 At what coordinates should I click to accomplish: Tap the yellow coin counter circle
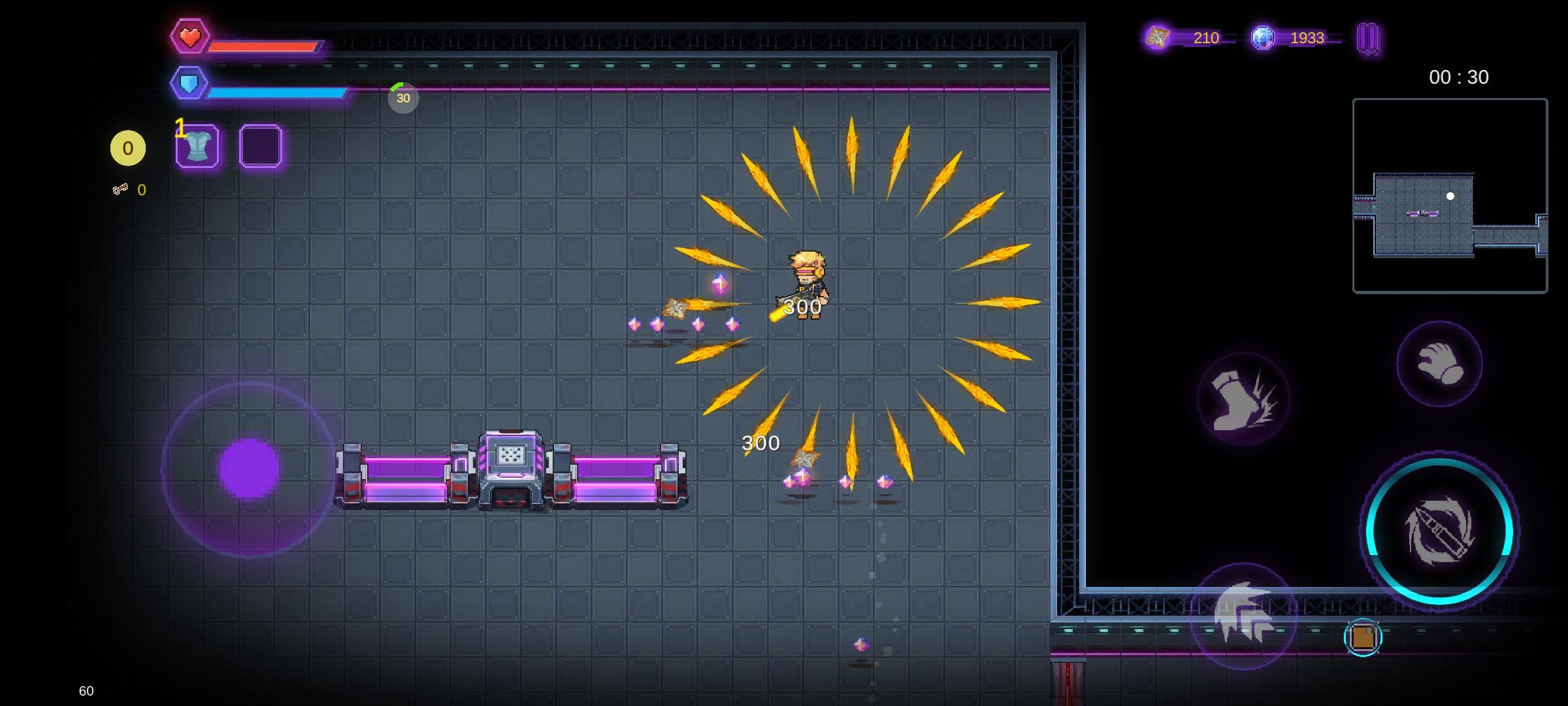coord(128,148)
